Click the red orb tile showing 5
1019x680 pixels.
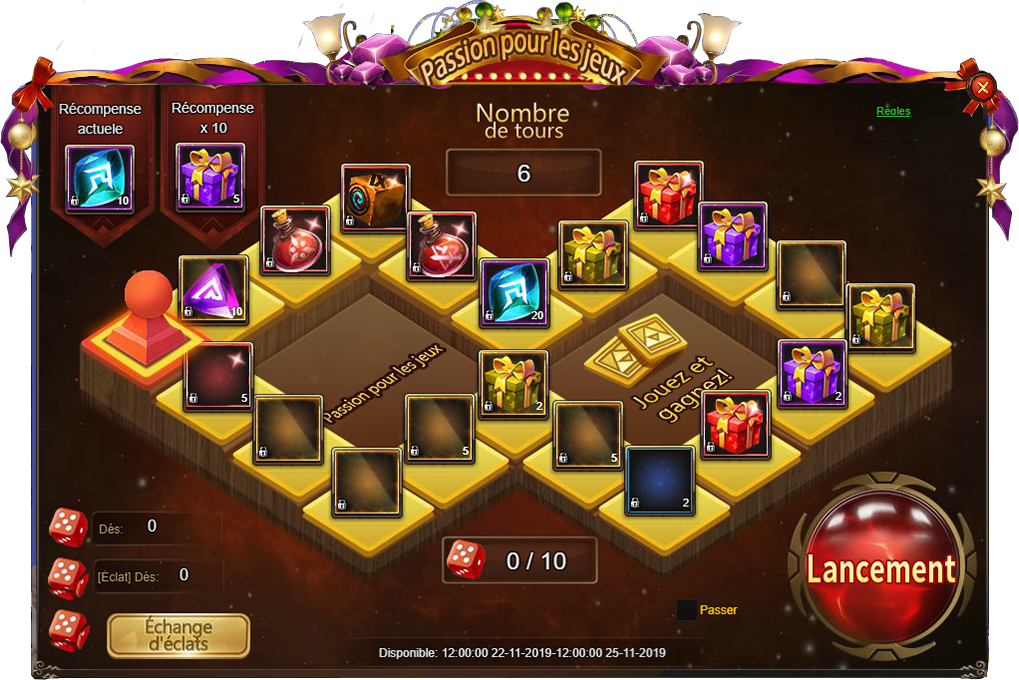click(218, 377)
